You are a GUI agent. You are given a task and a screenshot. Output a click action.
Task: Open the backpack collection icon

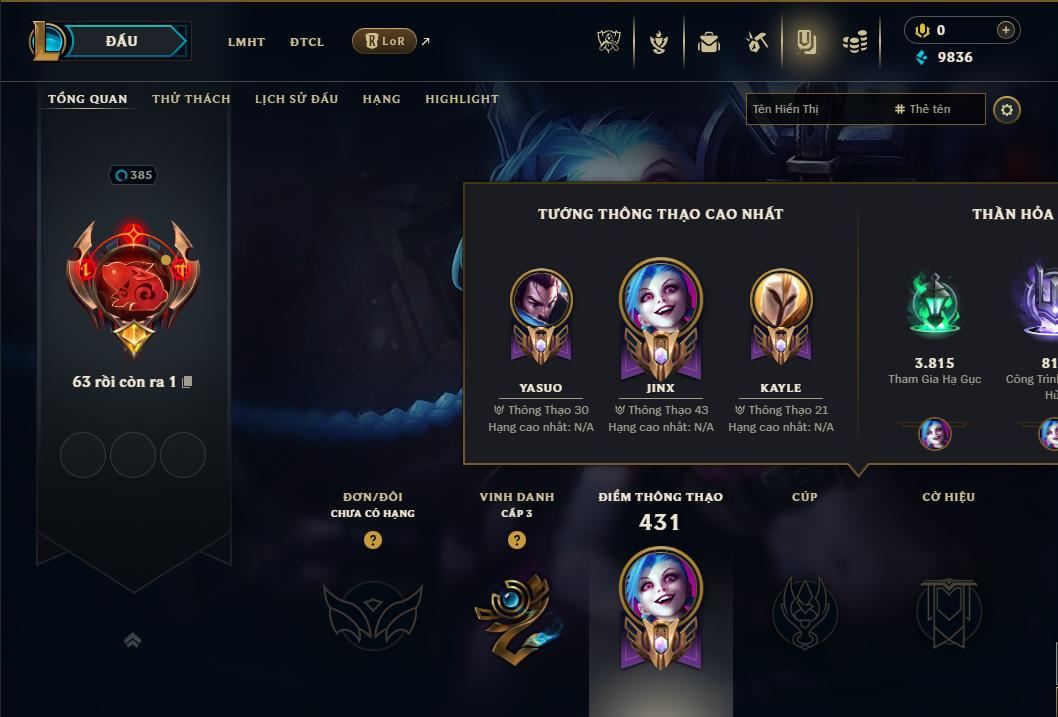point(709,42)
